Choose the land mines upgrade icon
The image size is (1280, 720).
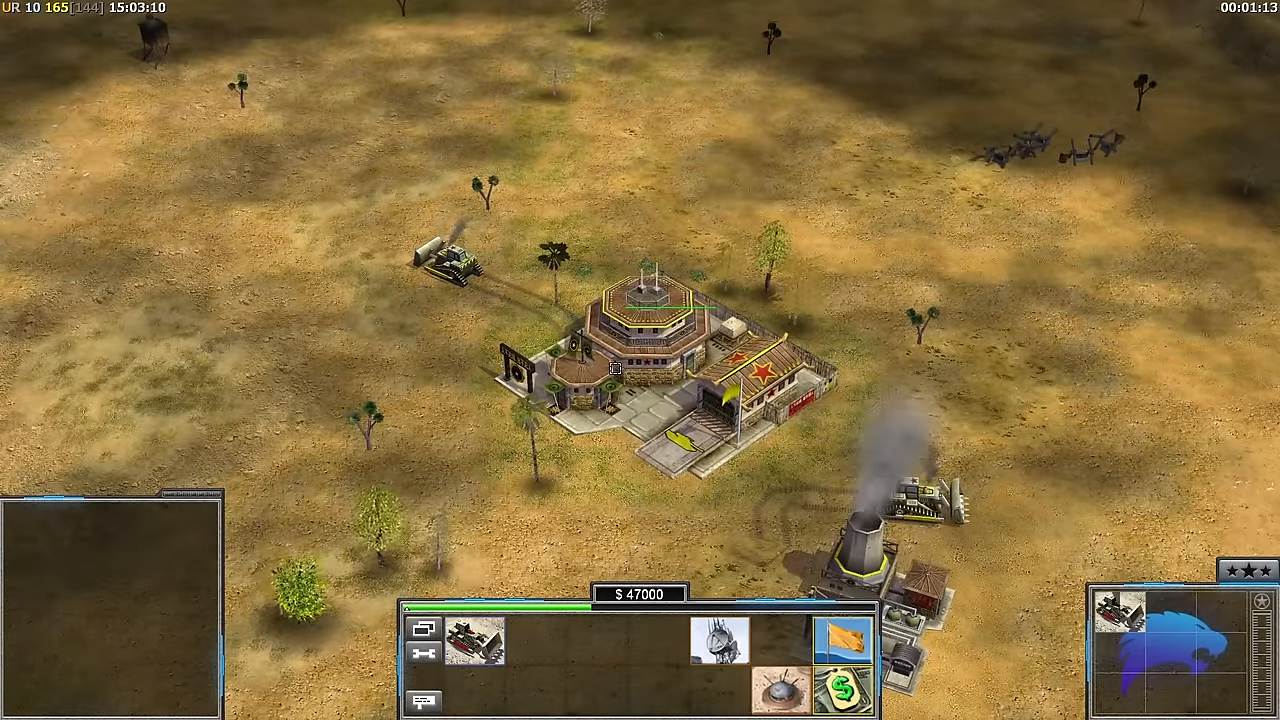click(x=781, y=691)
